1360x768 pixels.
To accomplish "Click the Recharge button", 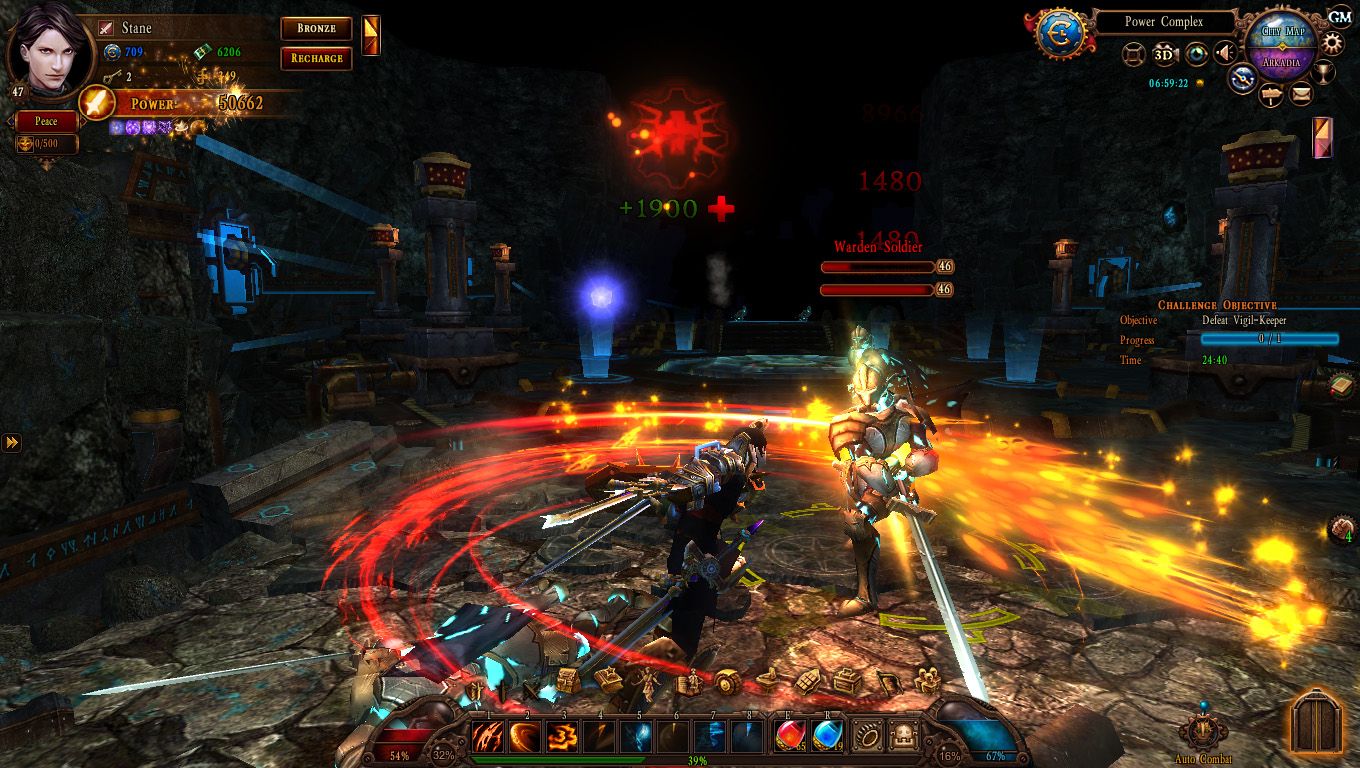I will [316, 58].
